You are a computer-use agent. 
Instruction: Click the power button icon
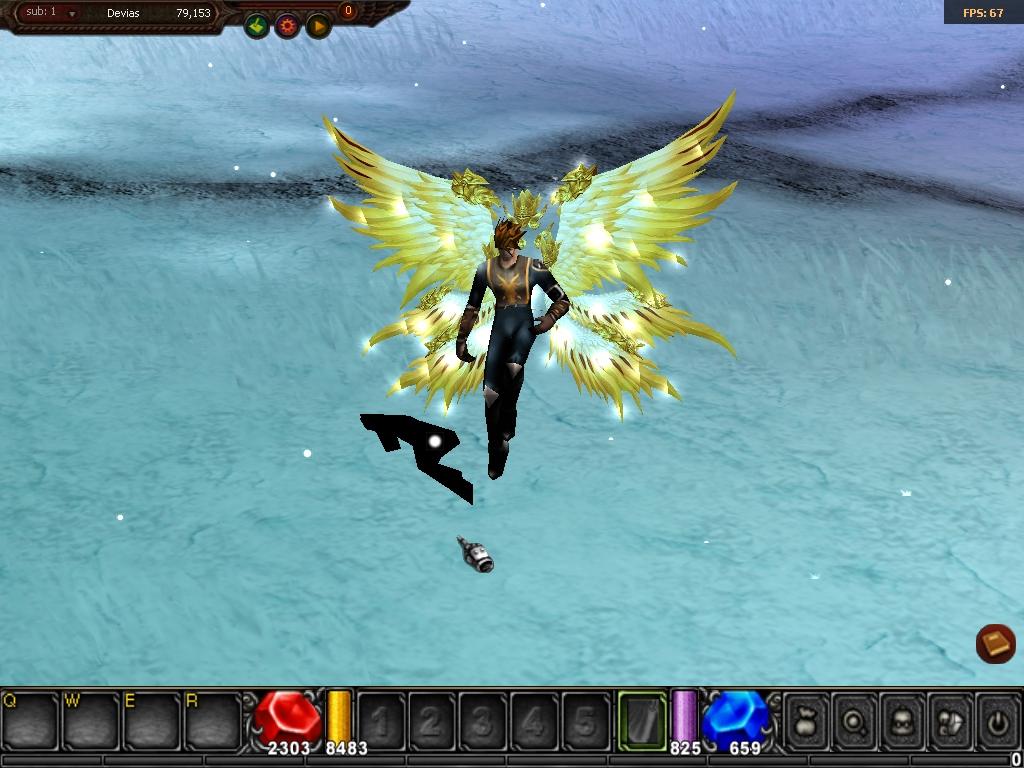click(x=996, y=720)
